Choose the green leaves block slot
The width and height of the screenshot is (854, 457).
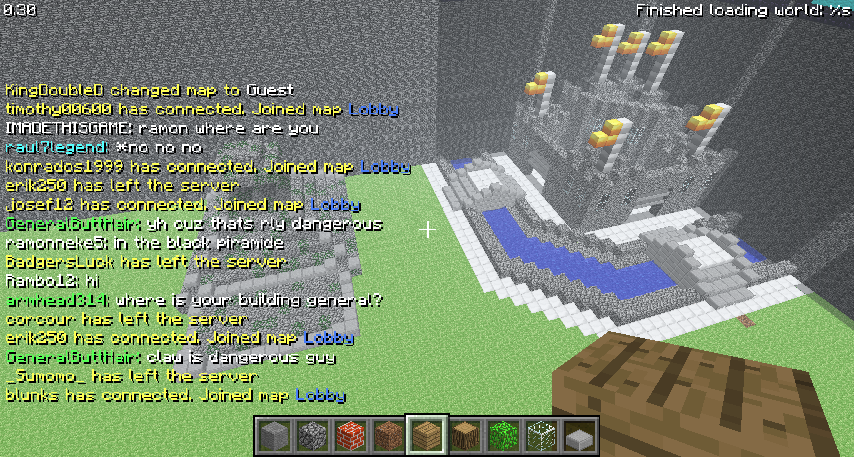tap(502, 436)
